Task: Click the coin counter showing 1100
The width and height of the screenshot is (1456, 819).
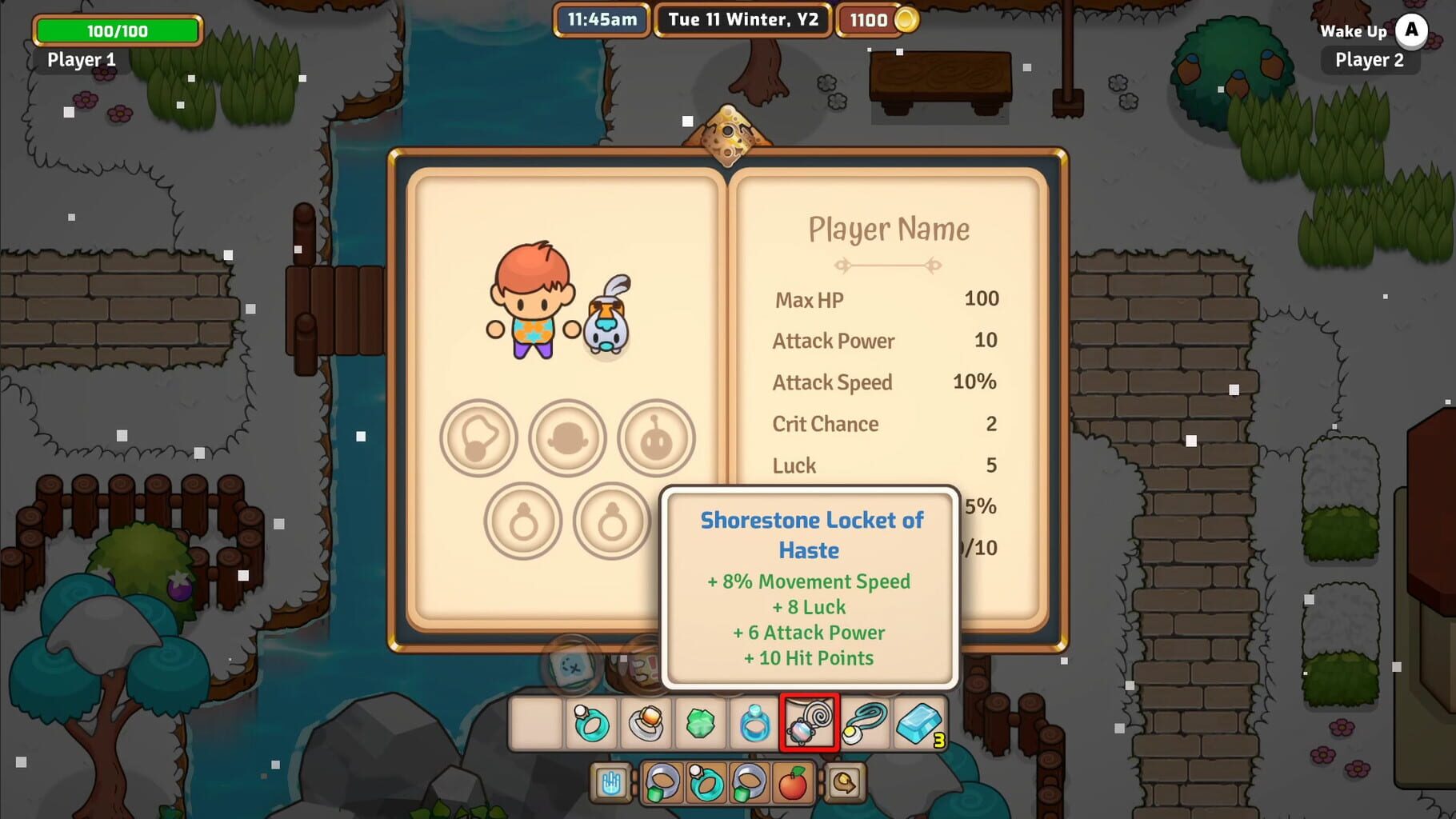Action: coord(874,20)
